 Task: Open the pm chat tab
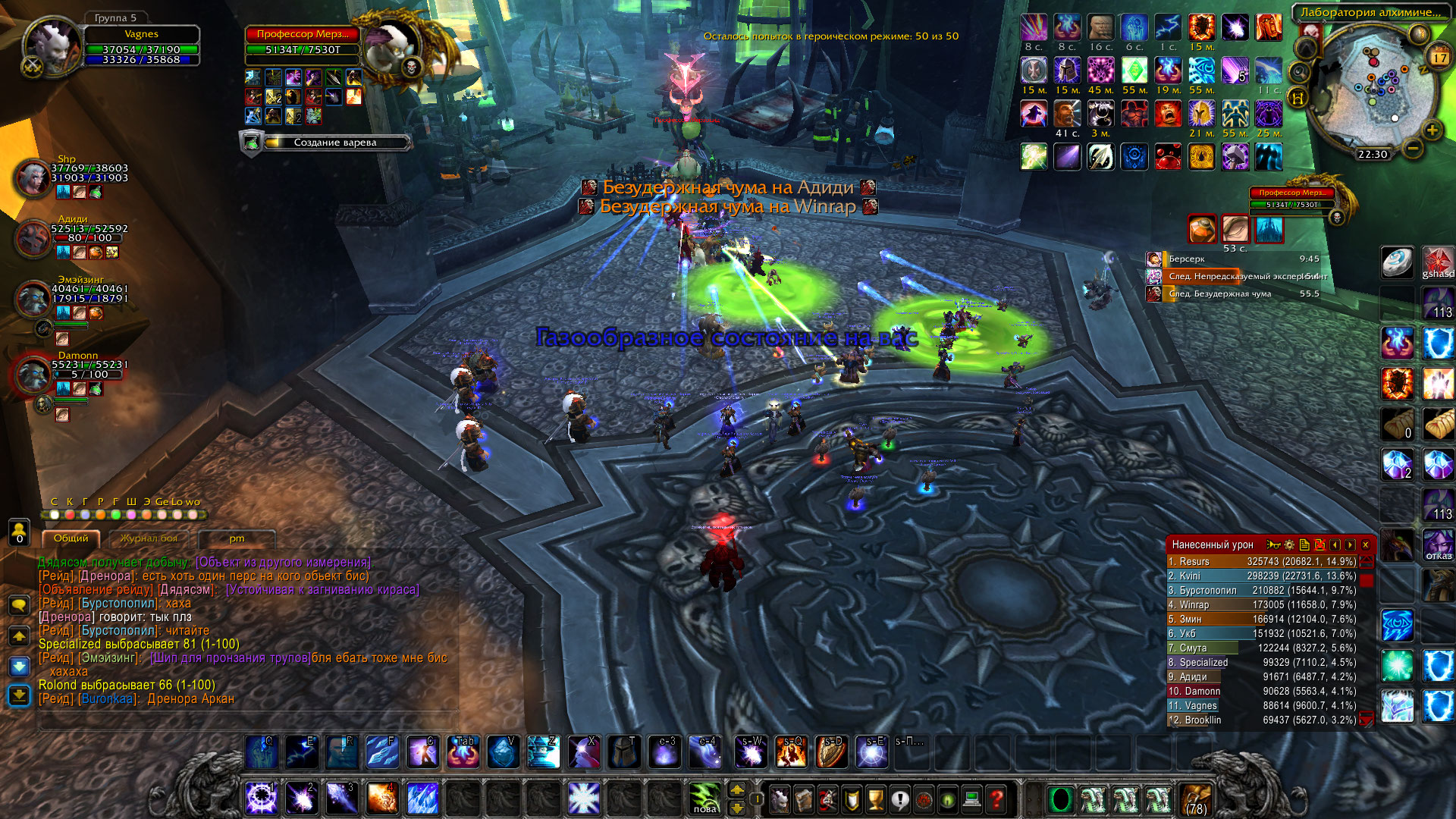tap(237, 538)
